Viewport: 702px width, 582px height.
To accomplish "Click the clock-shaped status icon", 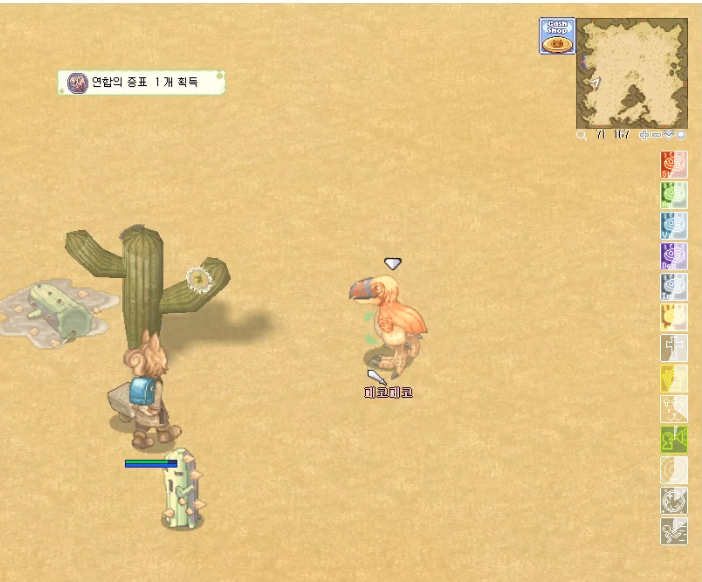I will click(x=674, y=500).
